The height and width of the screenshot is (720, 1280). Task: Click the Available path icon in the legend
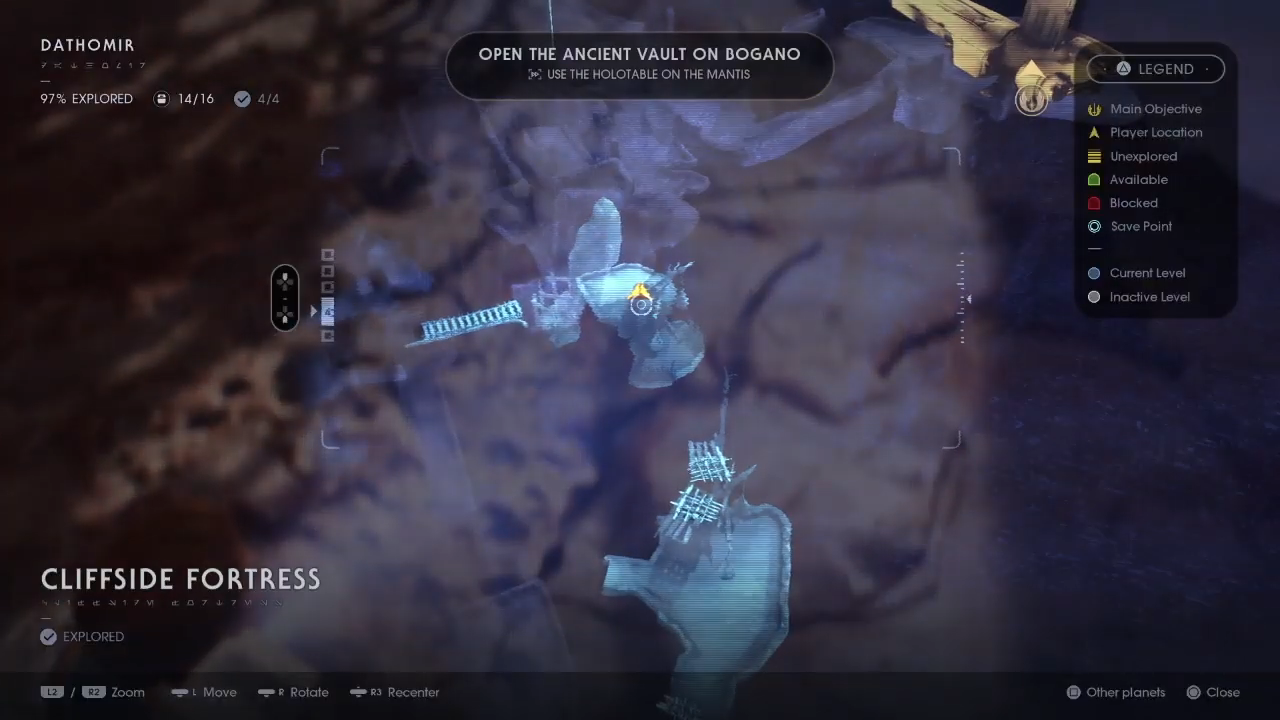click(1094, 179)
